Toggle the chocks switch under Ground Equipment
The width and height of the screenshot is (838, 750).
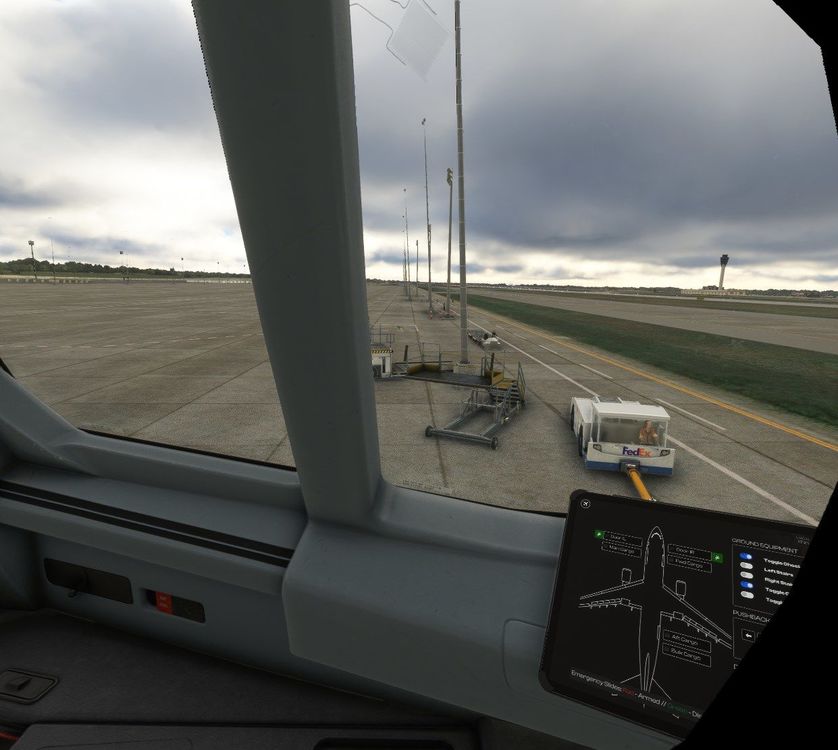coord(746,556)
